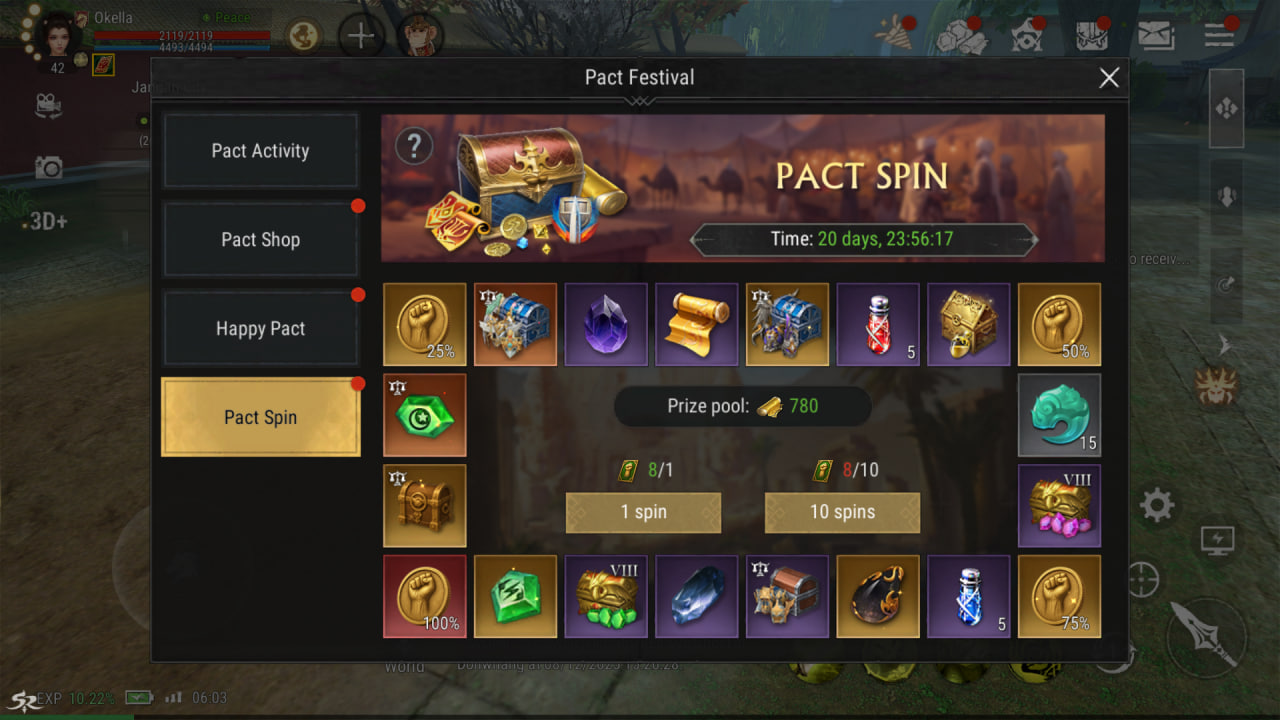The image size is (1280, 720).
Task: Select the teal jade pendant prize
Action: (1059, 415)
